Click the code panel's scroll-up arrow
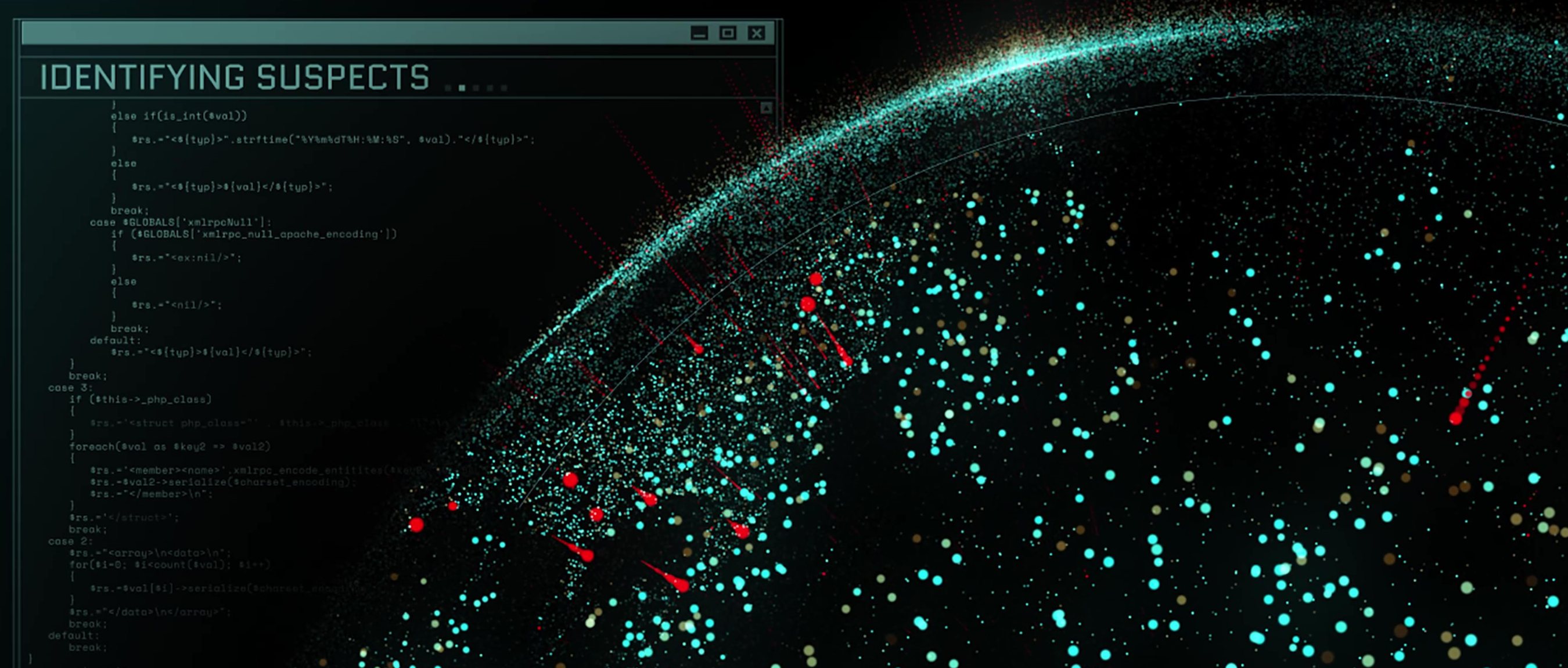 click(767, 109)
